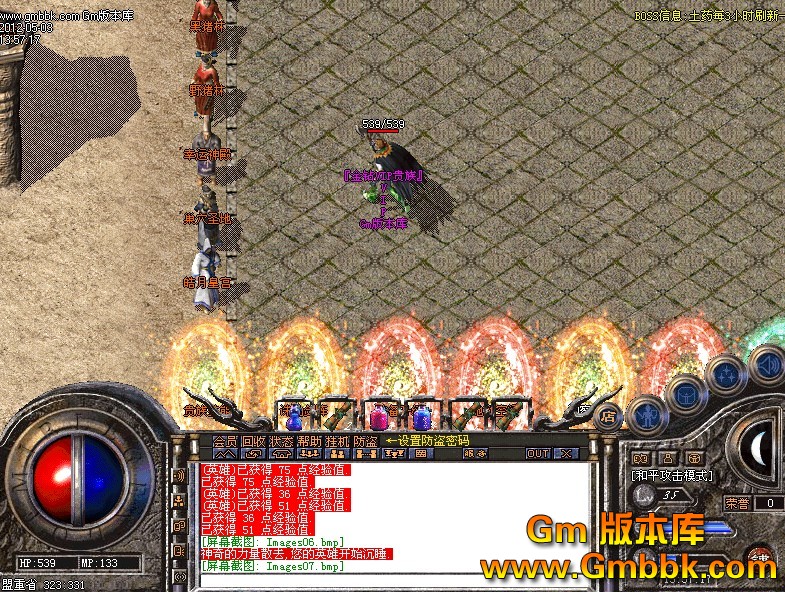The image size is (785, 592).
Task: Open the bag (chest) round button
Action: point(688,394)
